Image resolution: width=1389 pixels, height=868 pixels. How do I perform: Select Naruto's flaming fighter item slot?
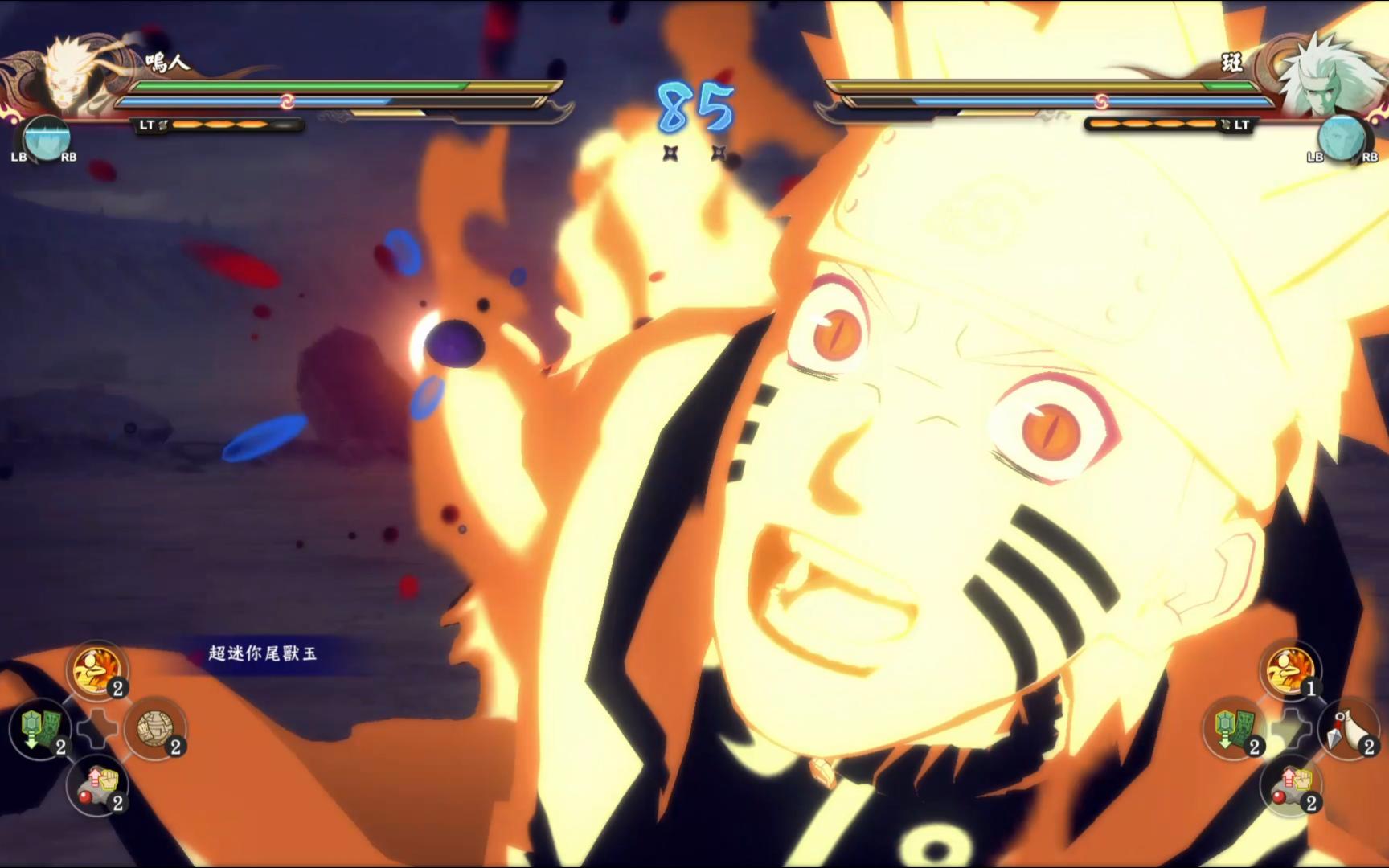pyautogui.click(x=98, y=669)
